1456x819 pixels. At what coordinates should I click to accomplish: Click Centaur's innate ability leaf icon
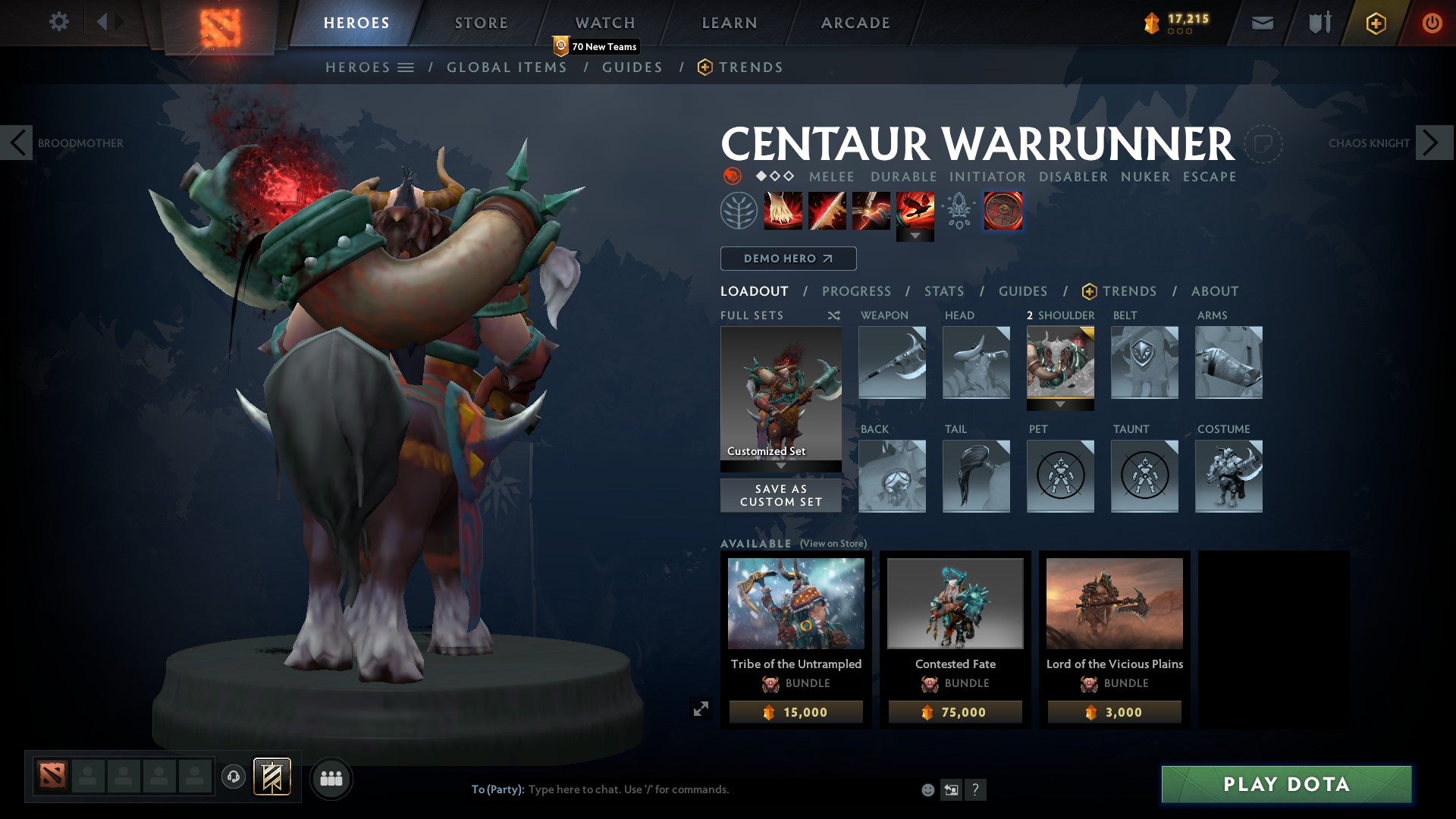point(739,211)
